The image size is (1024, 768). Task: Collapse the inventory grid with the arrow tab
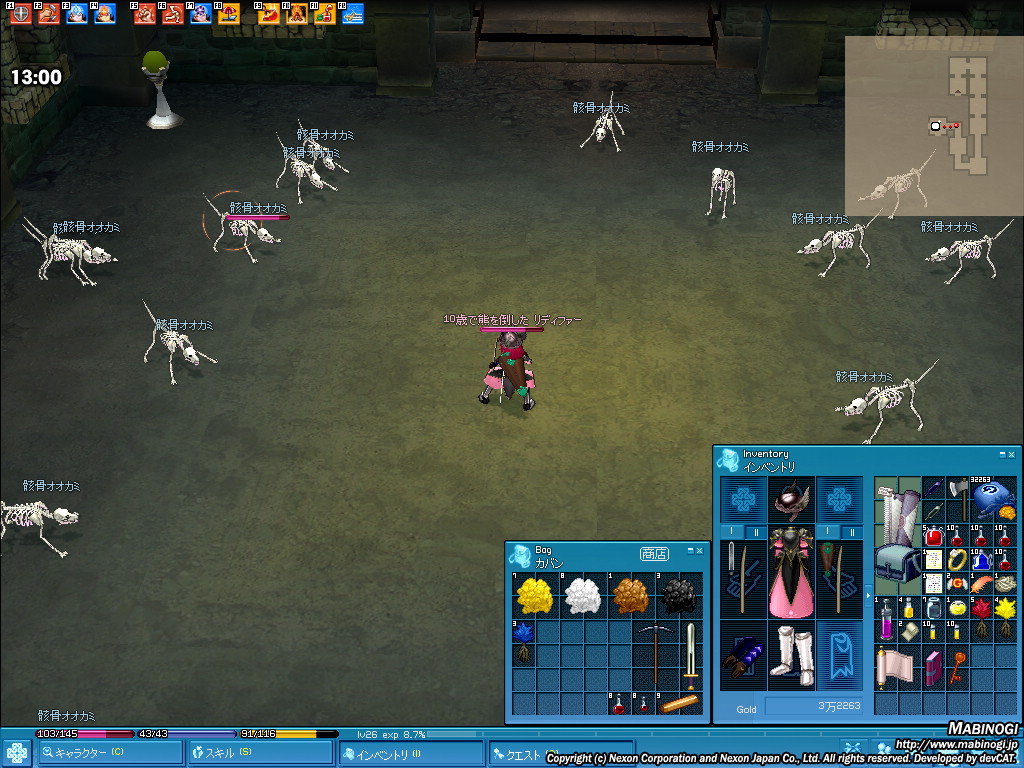[868, 596]
